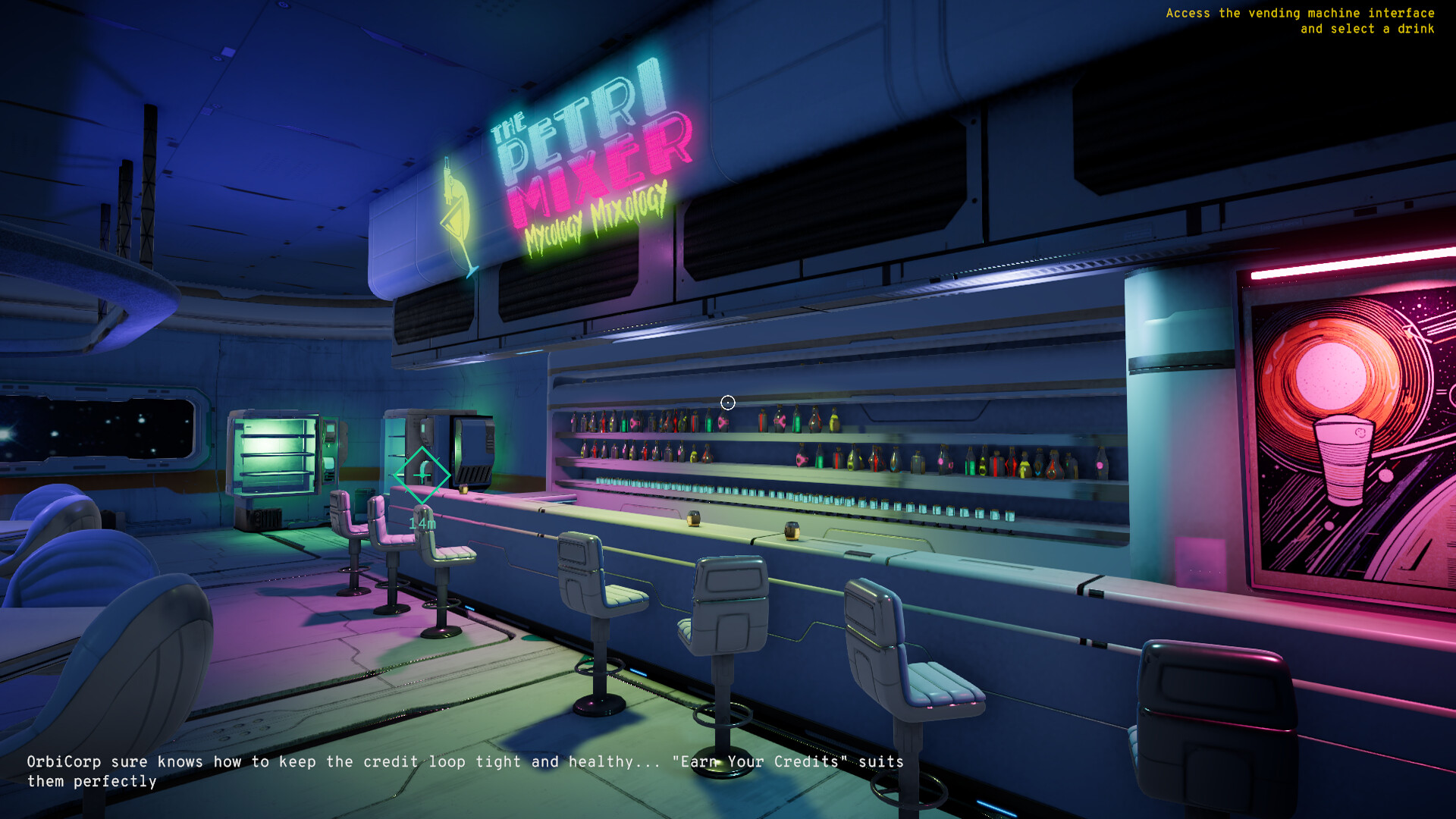The image size is (1456, 819).
Task: Click the 14m distance label
Action: click(422, 522)
